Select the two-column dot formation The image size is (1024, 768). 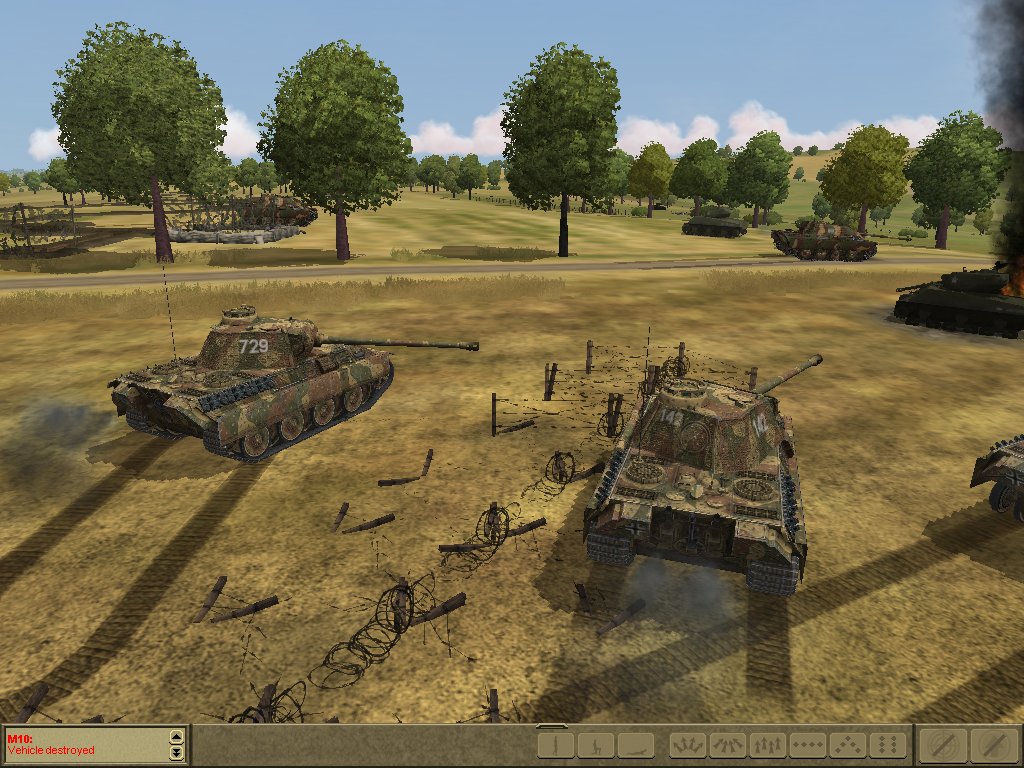tap(887, 745)
